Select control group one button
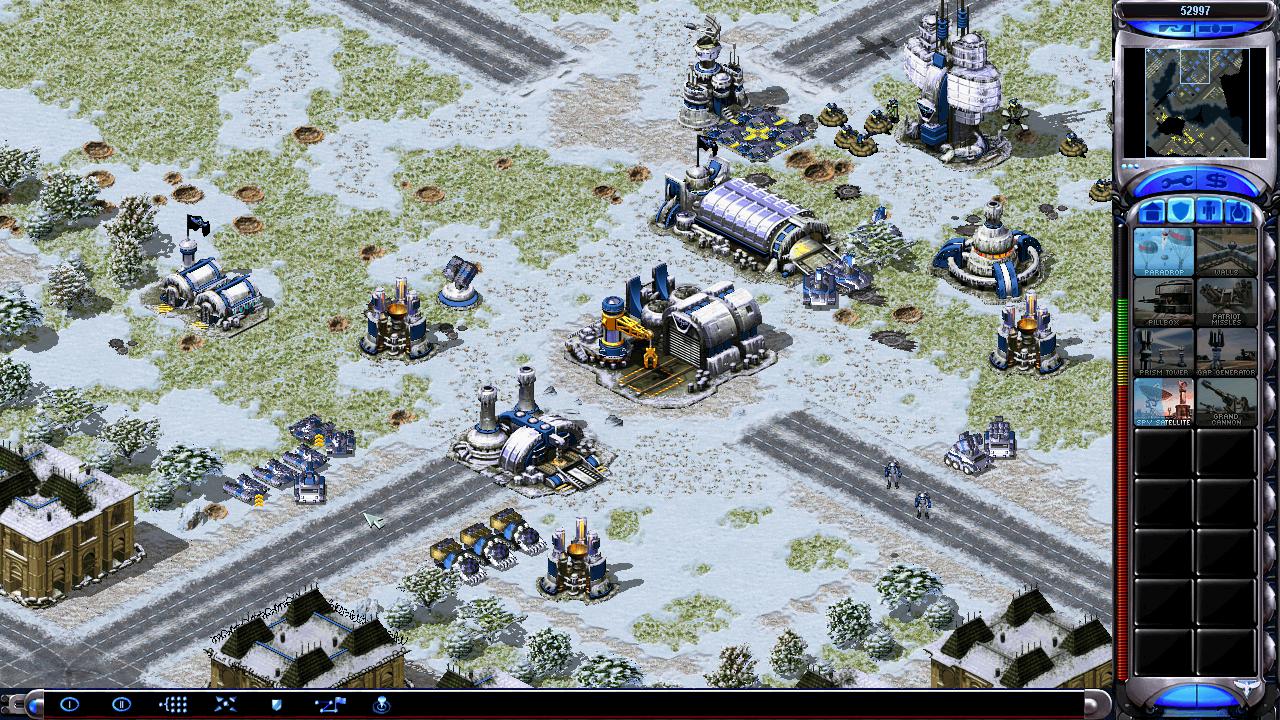This screenshot has height=720, width=1280. 69,704
